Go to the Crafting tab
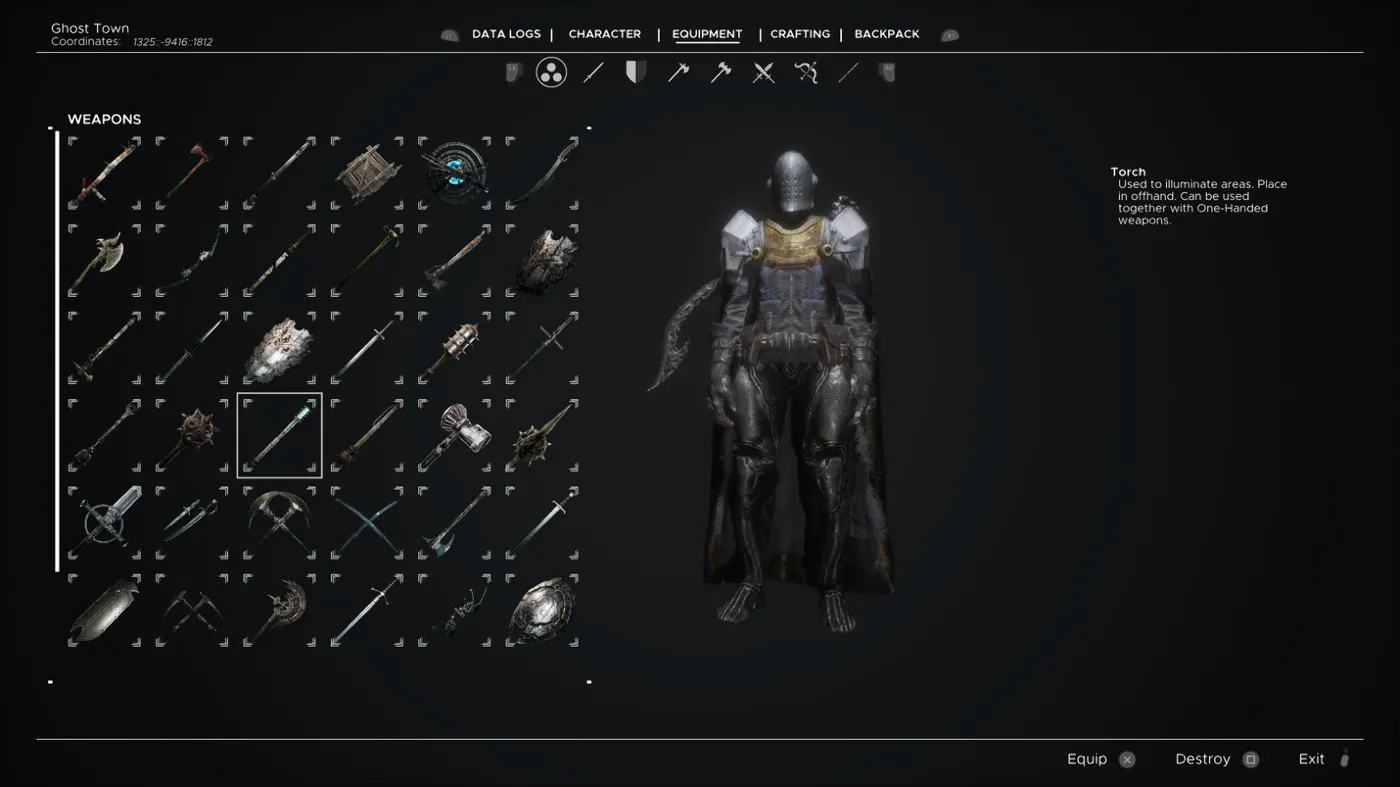This screenshot has width=1400, height=787. [x=800, y=34]
